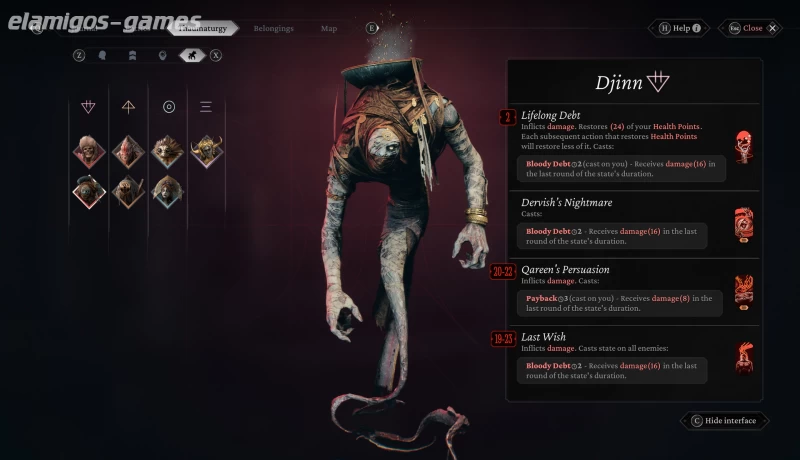Open the Map tab

[329, 29]
